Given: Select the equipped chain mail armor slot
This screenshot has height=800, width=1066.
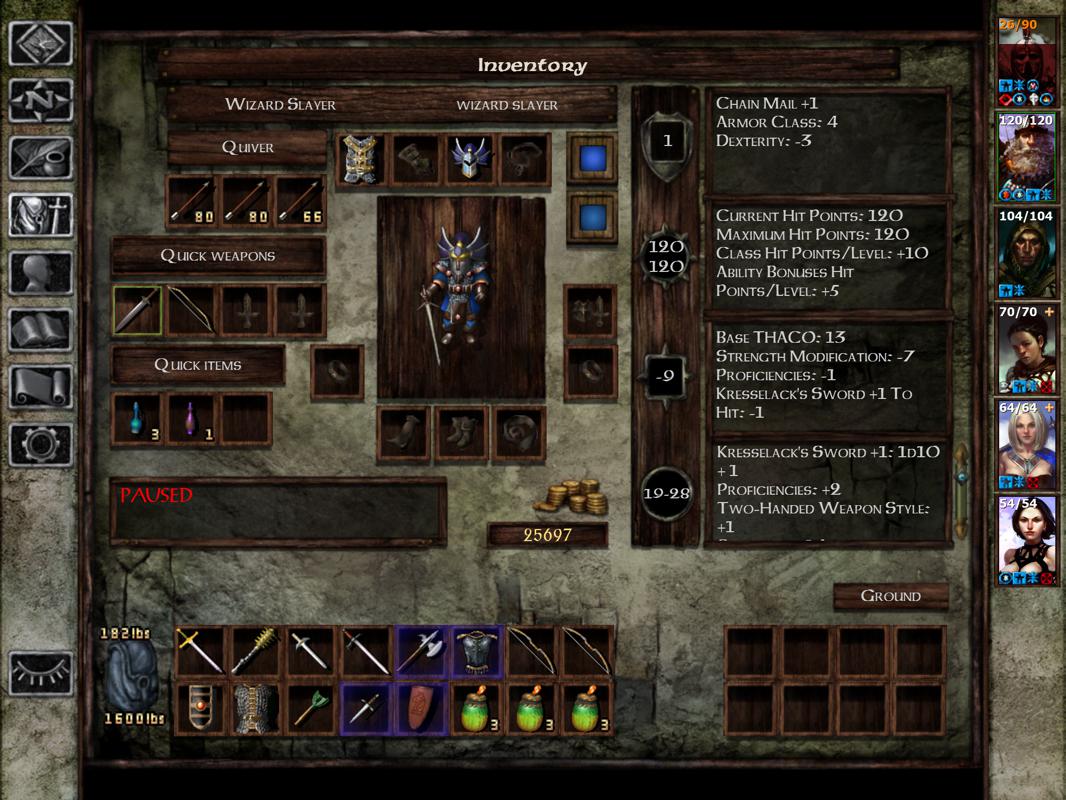Looking at the screenshot, I should click(x=360, y=159).
